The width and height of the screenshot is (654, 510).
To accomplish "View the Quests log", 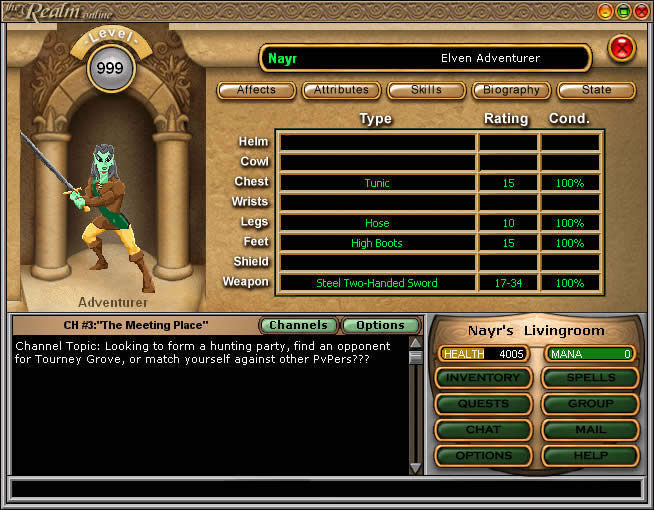I will (x=482, y=404).
